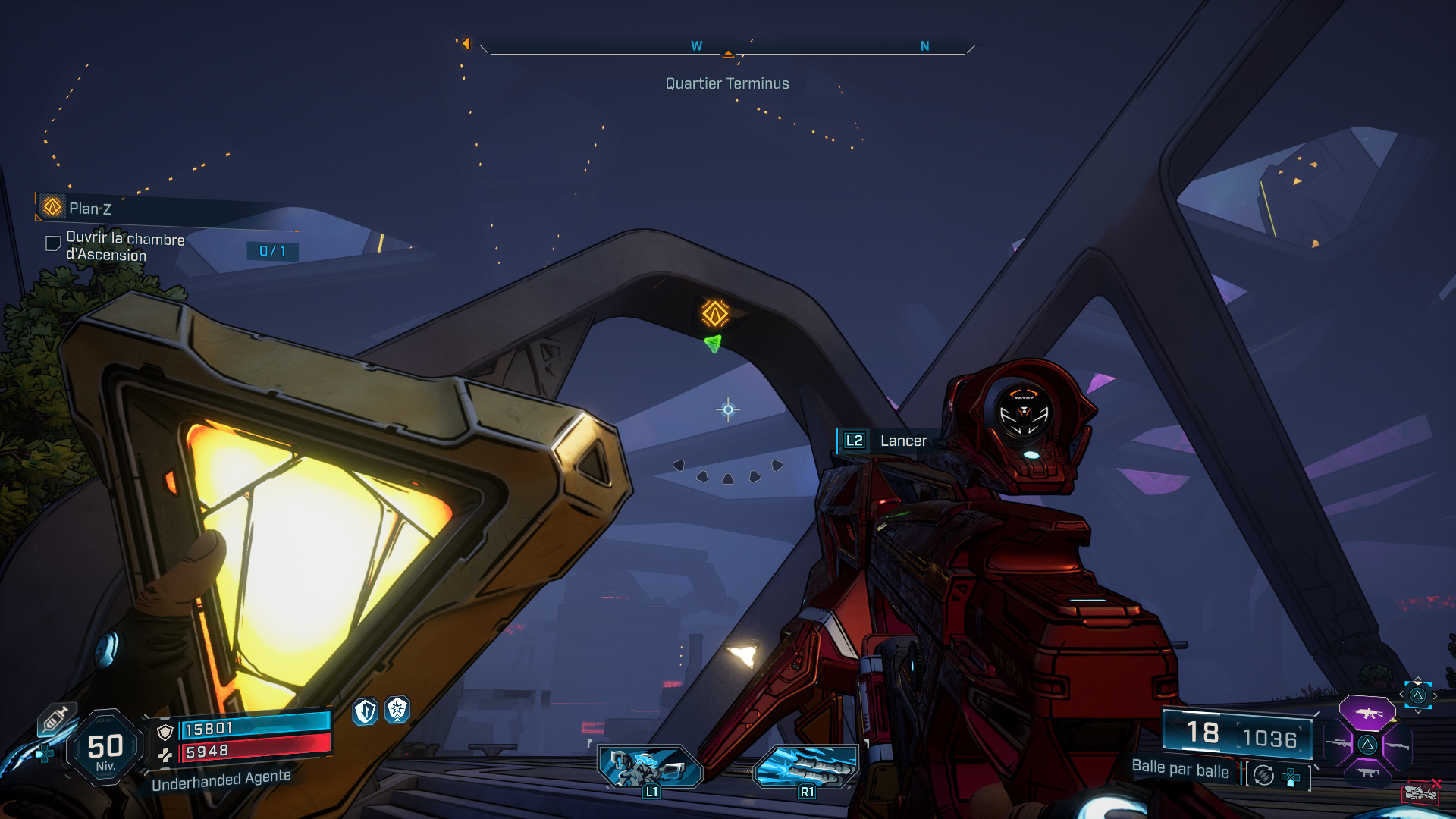
Task: Click the level 50 badge
Action: coord(105,748)
